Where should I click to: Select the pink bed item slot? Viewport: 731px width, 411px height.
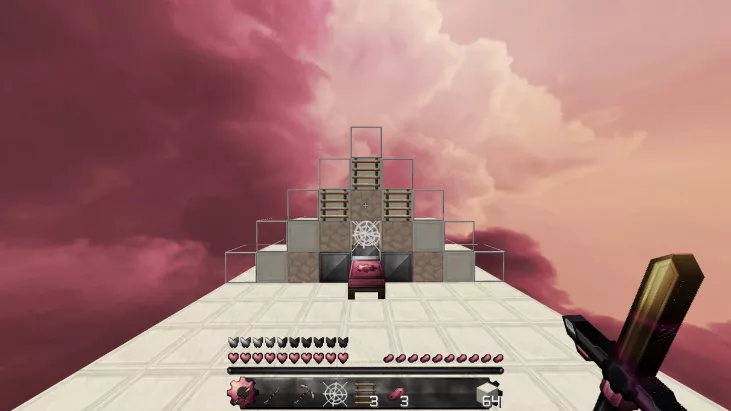[x=397, y=393]
